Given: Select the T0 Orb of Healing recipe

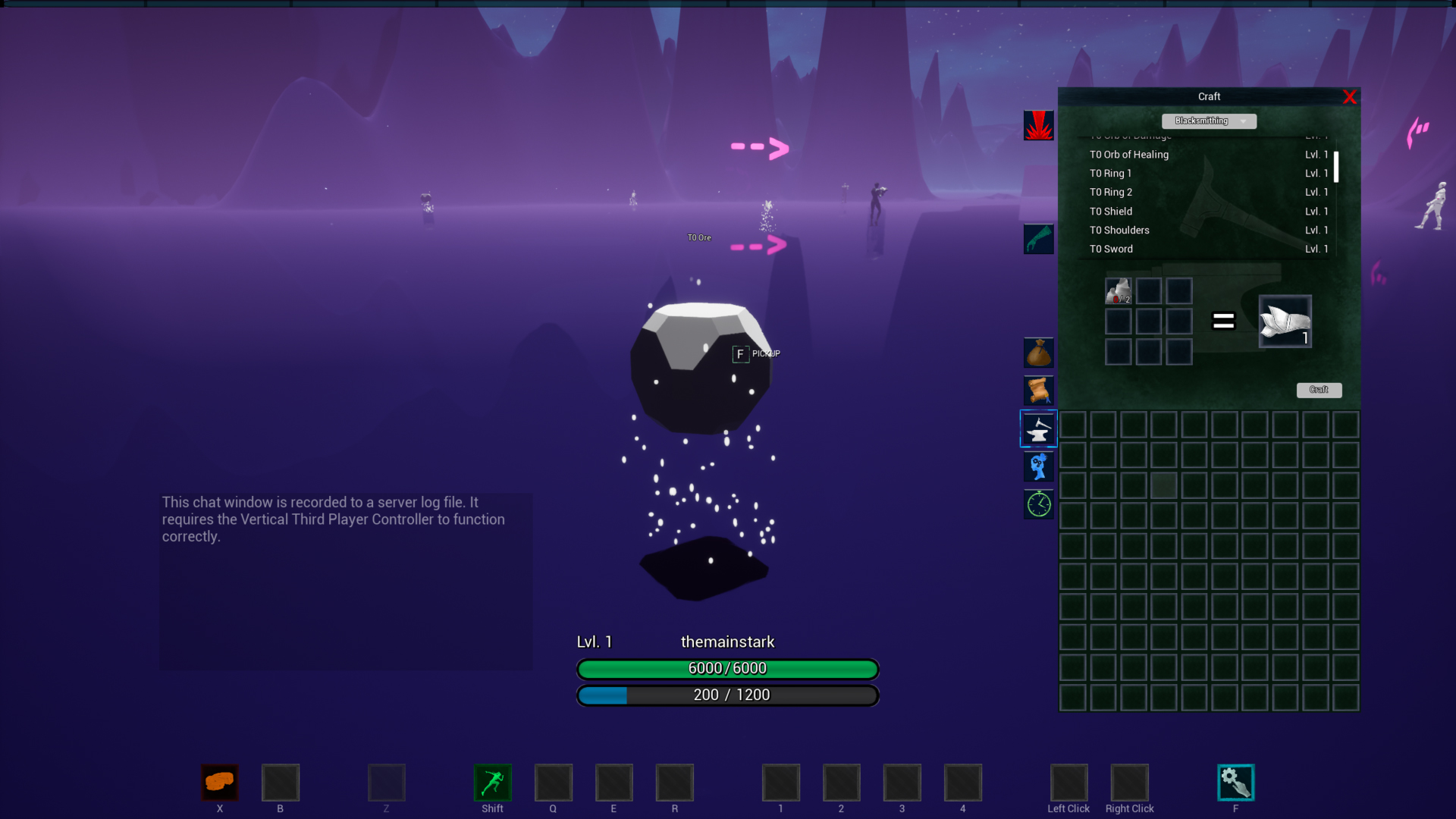Looking at the screenshot, I should click(x=1129, y=155).
